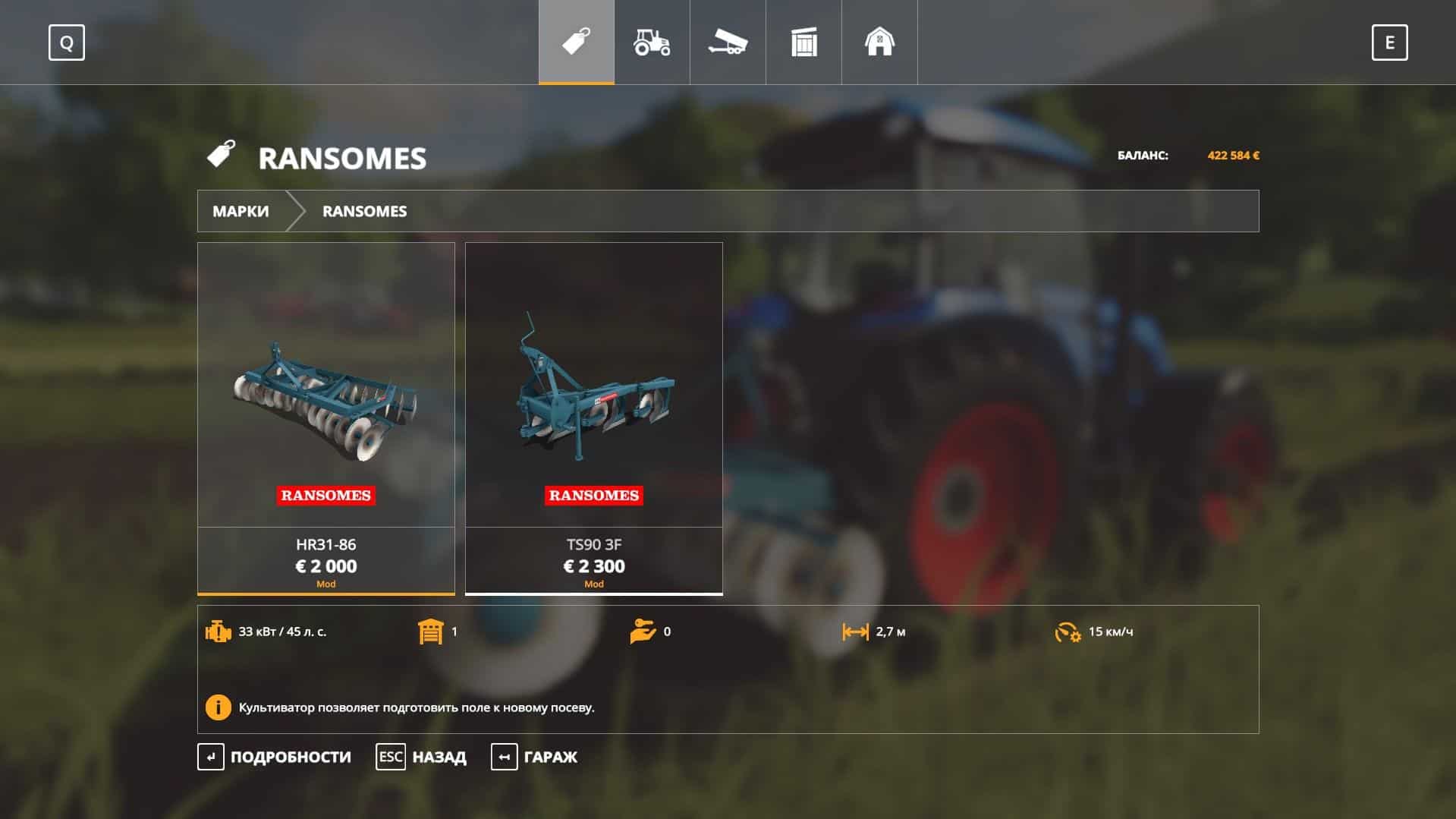Screen dimensions: 1456x819
Task: Go back to the МАРКИ breadcrumb
Action: pyautogui.click(x=241, y=211)
